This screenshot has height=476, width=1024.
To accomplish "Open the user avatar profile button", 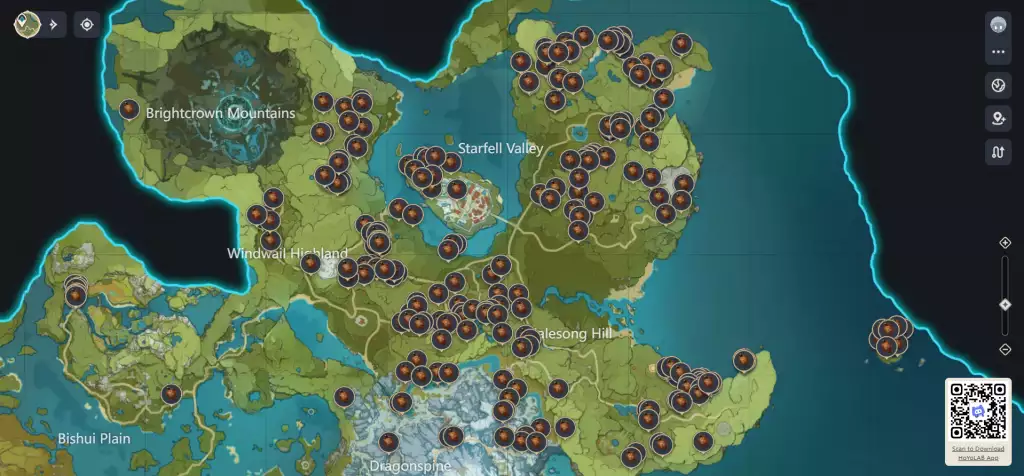I will point(997,24).
